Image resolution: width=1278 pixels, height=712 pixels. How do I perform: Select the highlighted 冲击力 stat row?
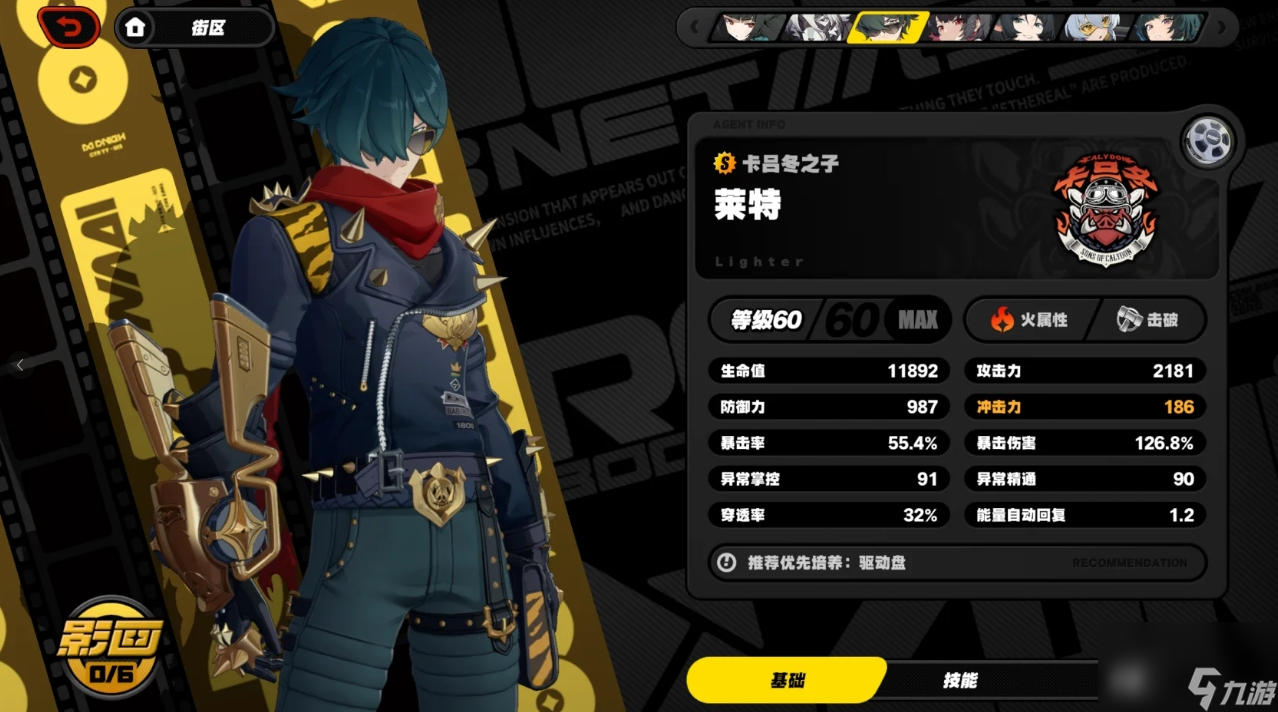click(x=1085, y=407)
